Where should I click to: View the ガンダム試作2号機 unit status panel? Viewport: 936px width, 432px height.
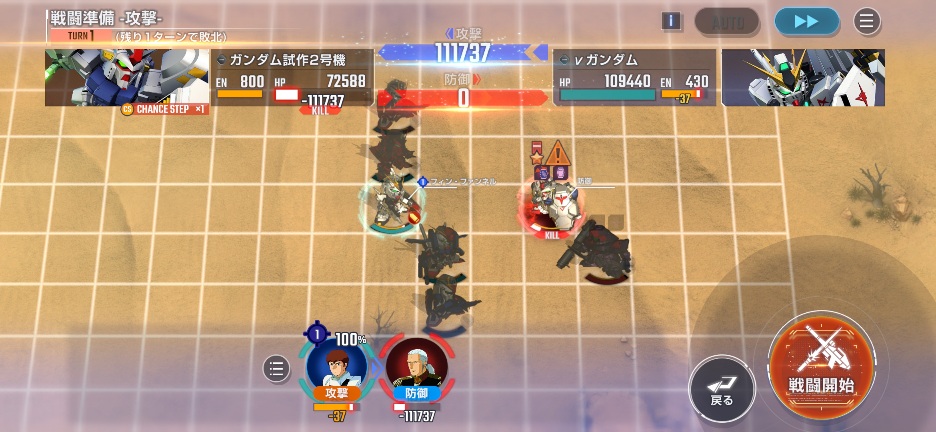coord(292,78)
